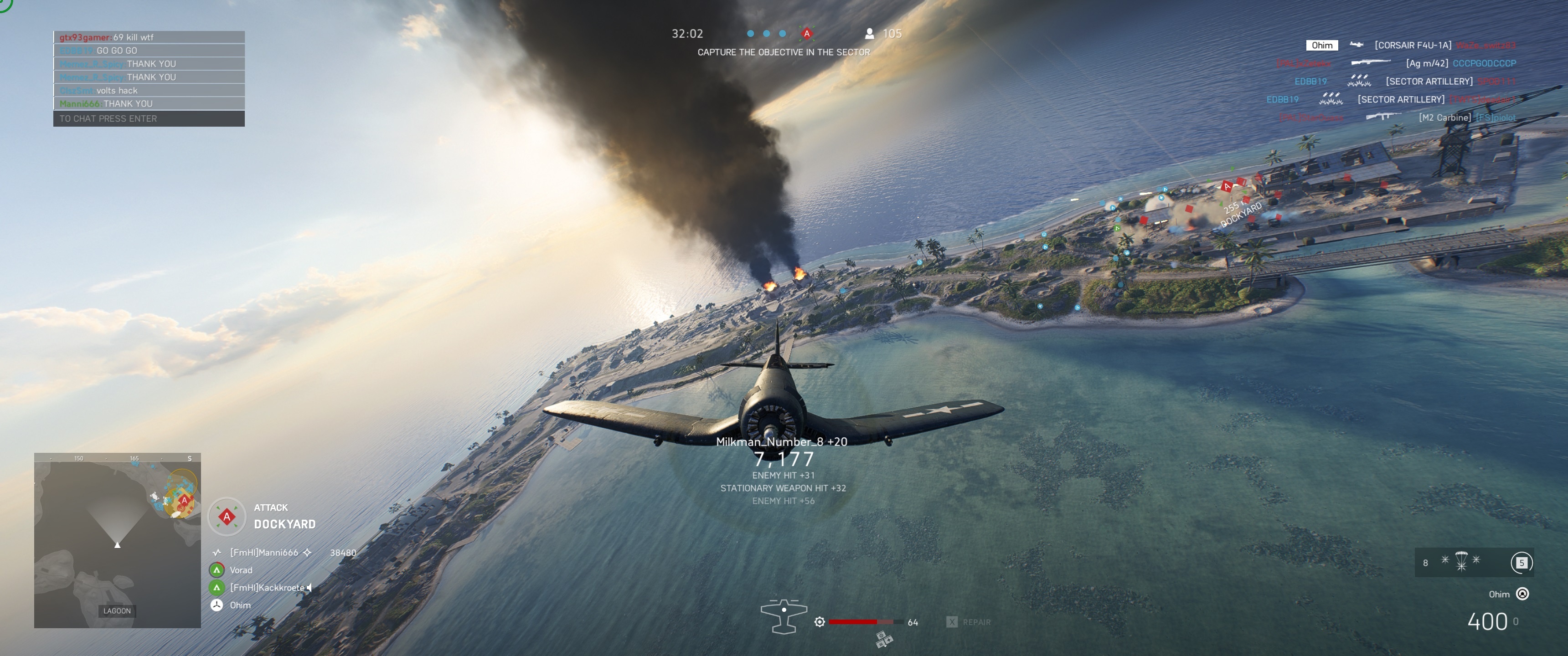1568x656 pixels.
Task: Select the Attack Dockyard objective badge
Action: point(227,517)
